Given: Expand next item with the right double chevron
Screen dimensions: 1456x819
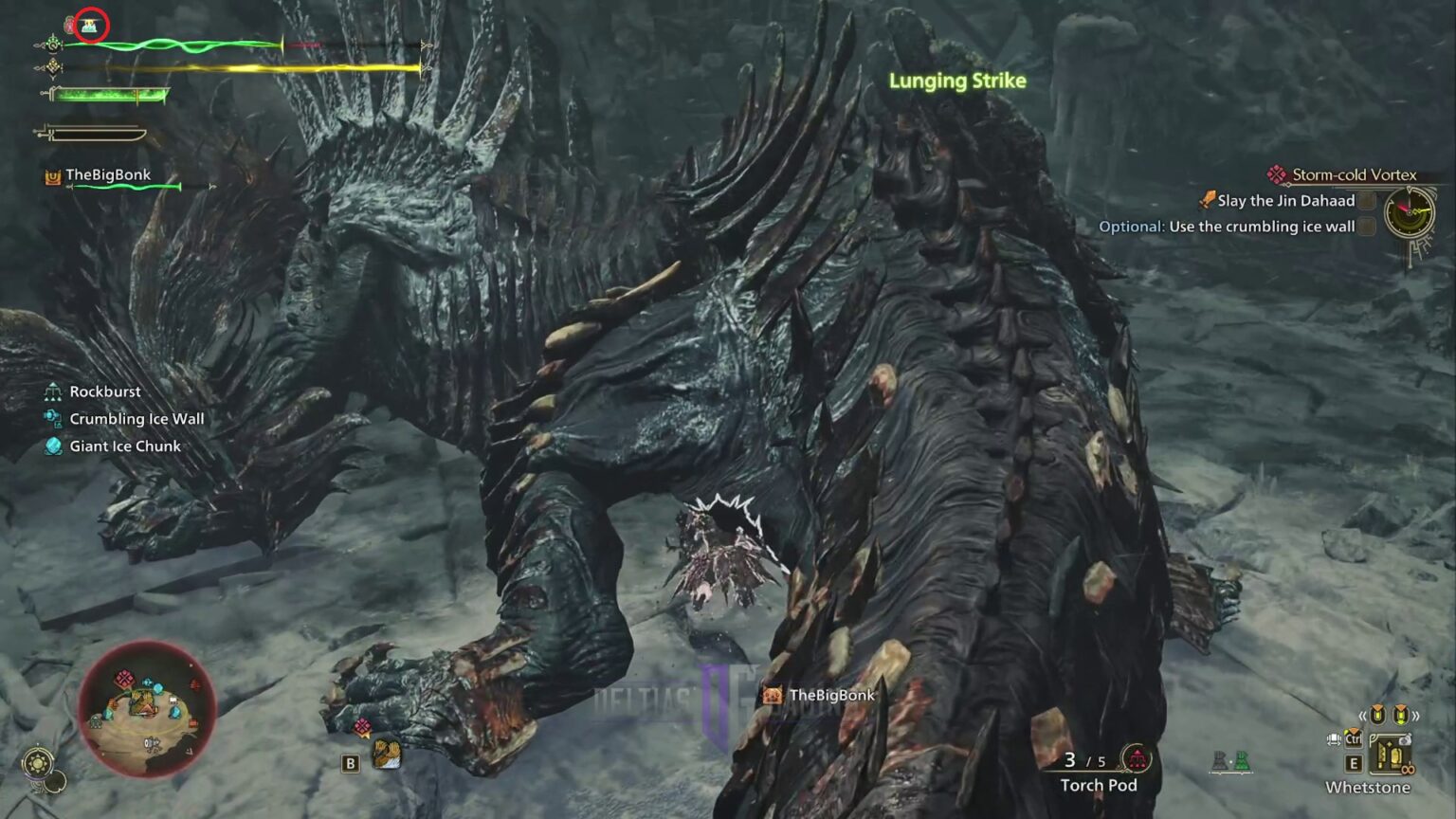Looking at the screenshot, I should [x=1415, y=716].
